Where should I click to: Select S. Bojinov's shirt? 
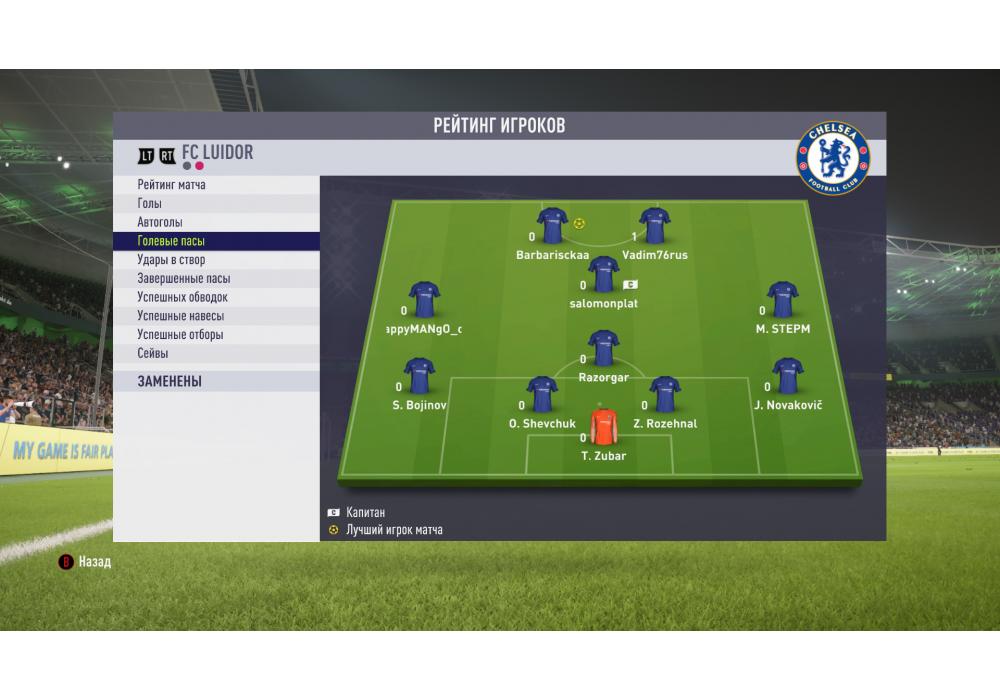click(419, 376)
